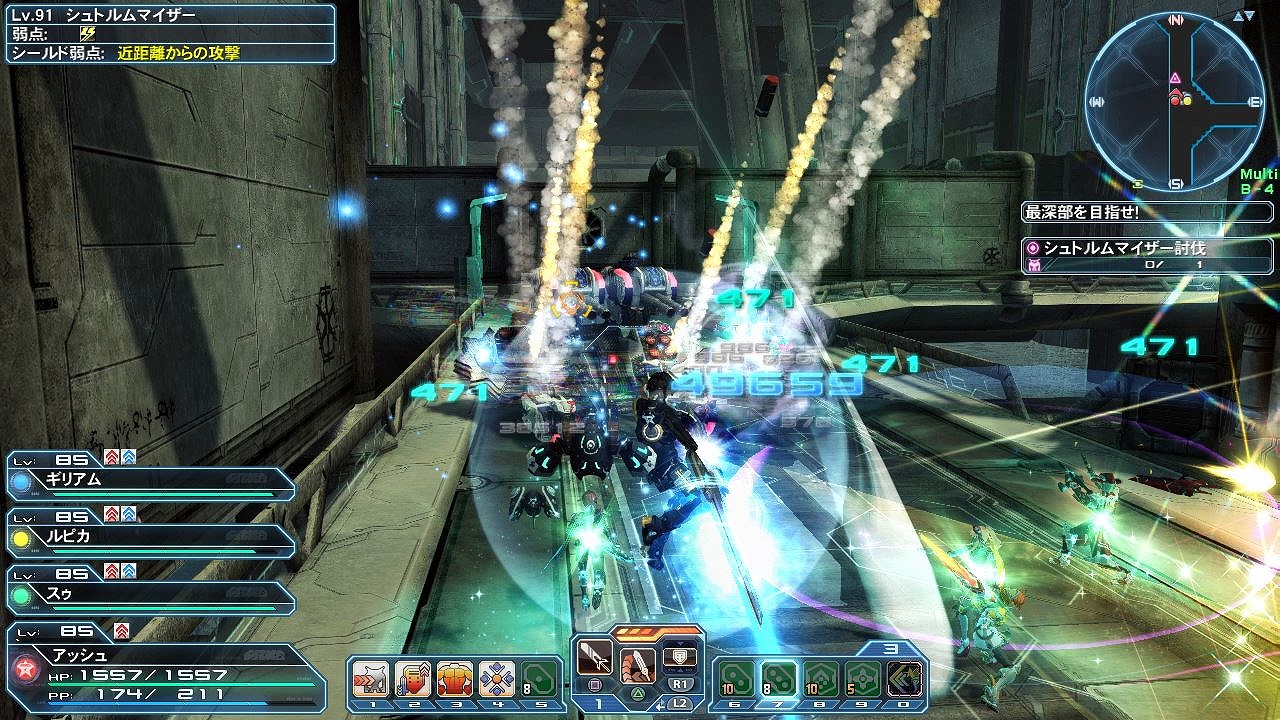The image size is (1280, 720).
Task: Select party member ルピカ
Action: (x=152, y=537)
